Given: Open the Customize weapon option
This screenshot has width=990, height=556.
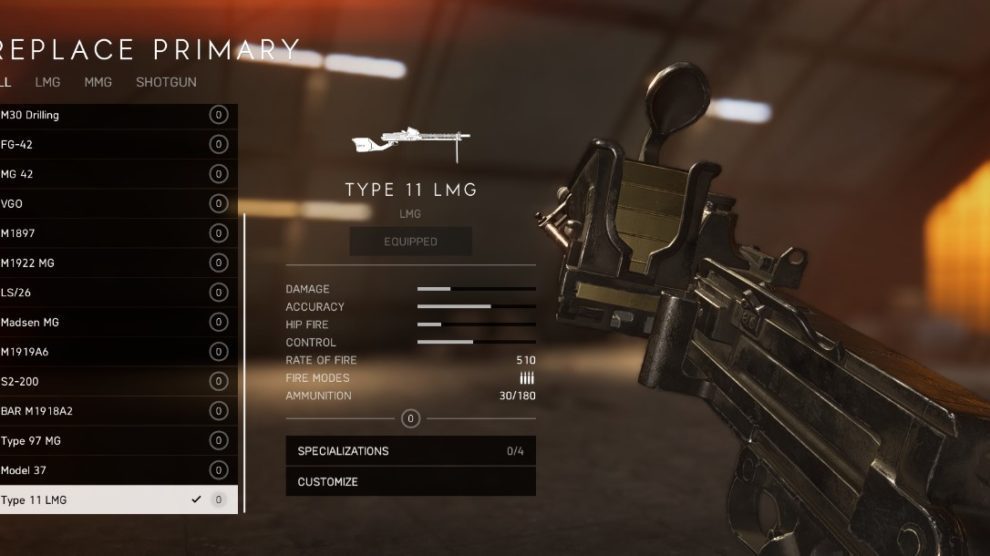Looking at the screenshot, I should coord(410,482).
